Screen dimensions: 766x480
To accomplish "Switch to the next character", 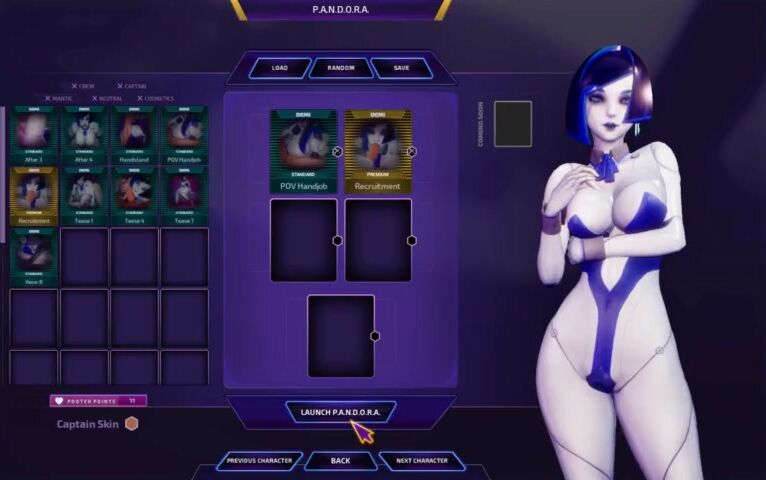I will tap(421, 461).
